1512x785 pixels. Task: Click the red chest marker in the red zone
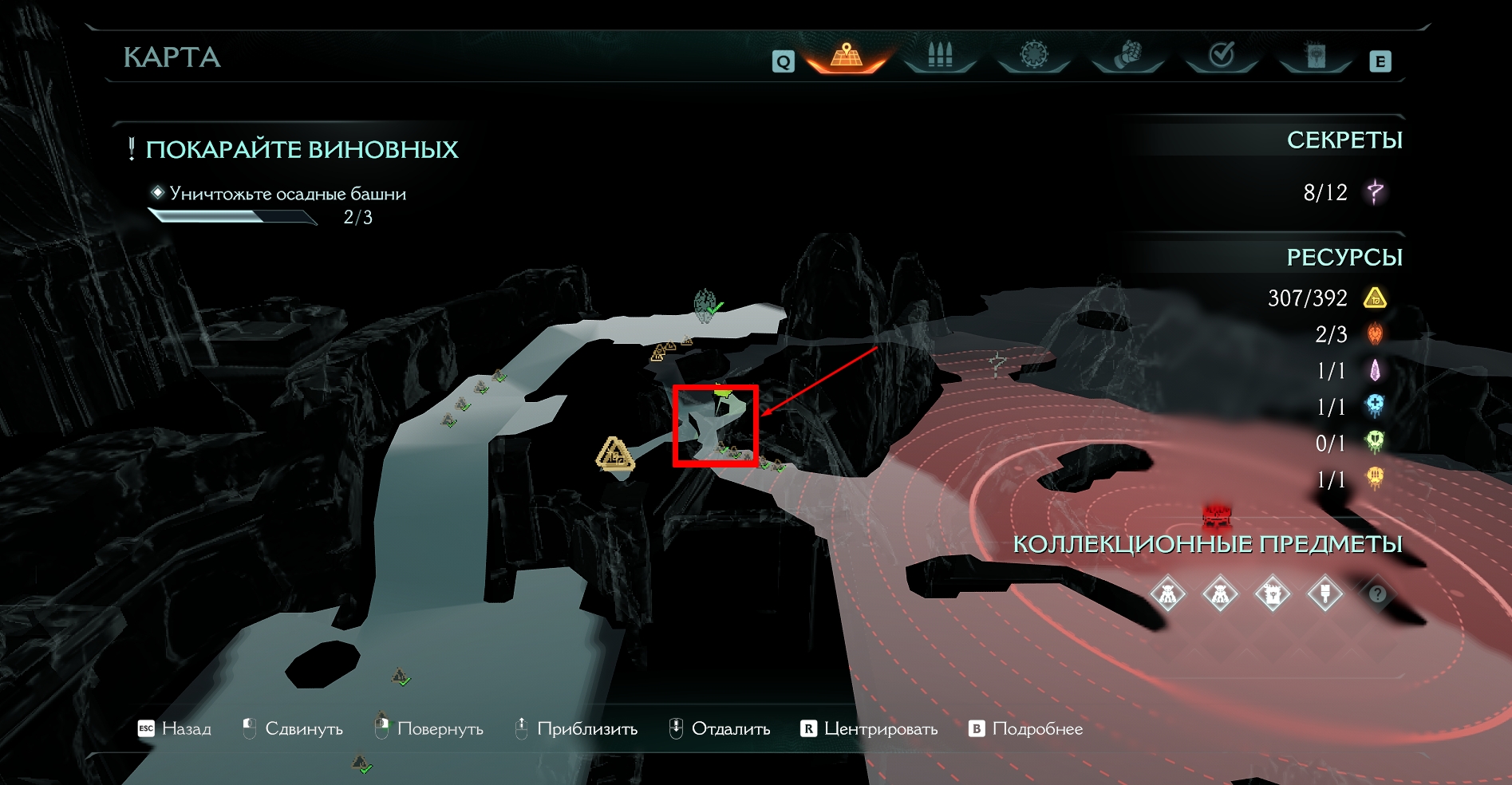[1218, 513]
